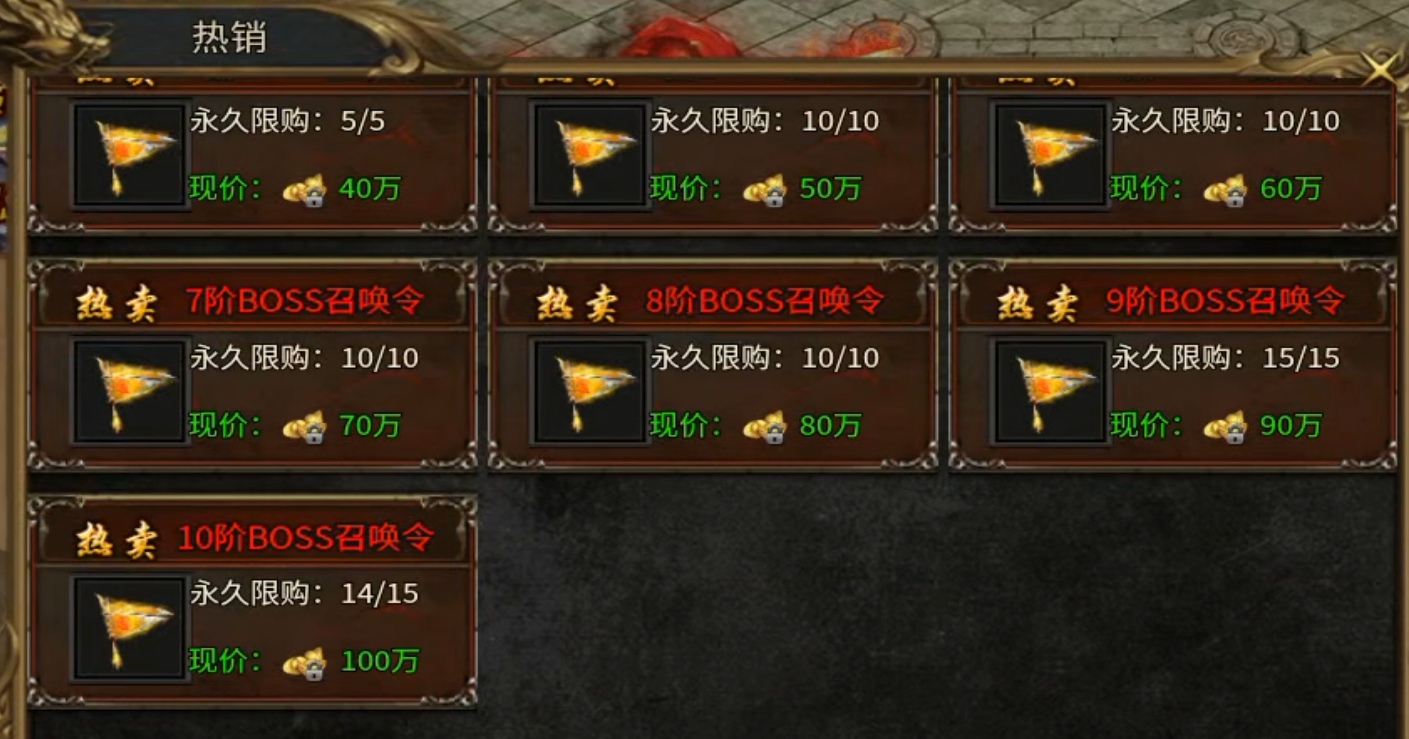Viewport: 1409px width, 739px height.
Task: Select the 10阶BOSS召唤令 token icon
Action: point(129,625)
